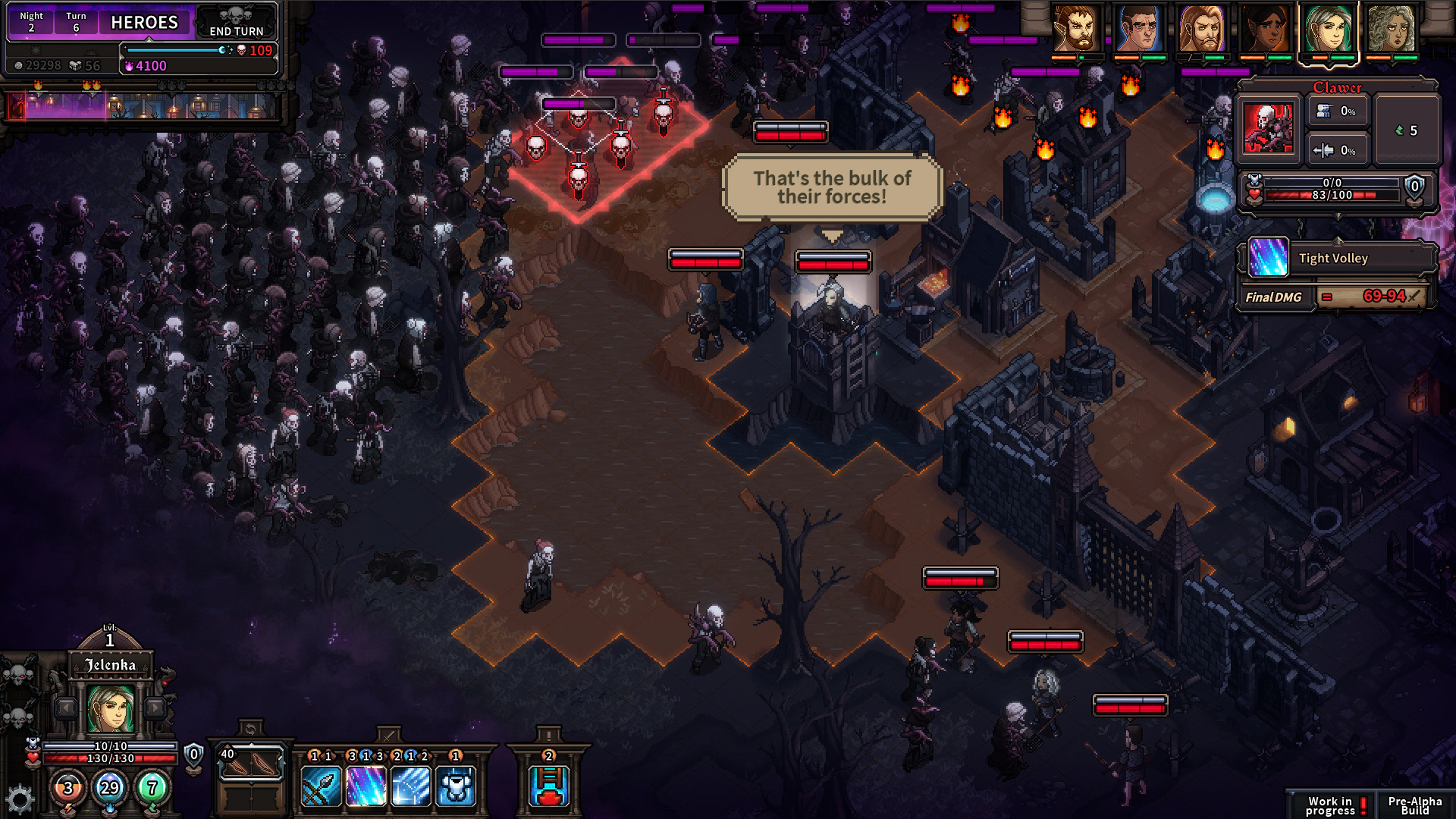1456x819 pixels.
Task: Click Clawer's enemy portrait
Action: point(1268,126)
